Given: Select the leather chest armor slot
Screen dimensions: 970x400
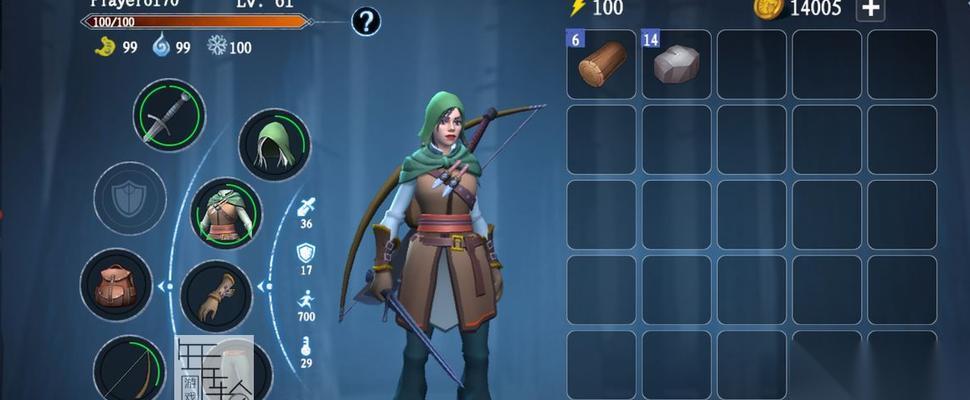Looking at the screenshot, I should (x=226, y=214).
